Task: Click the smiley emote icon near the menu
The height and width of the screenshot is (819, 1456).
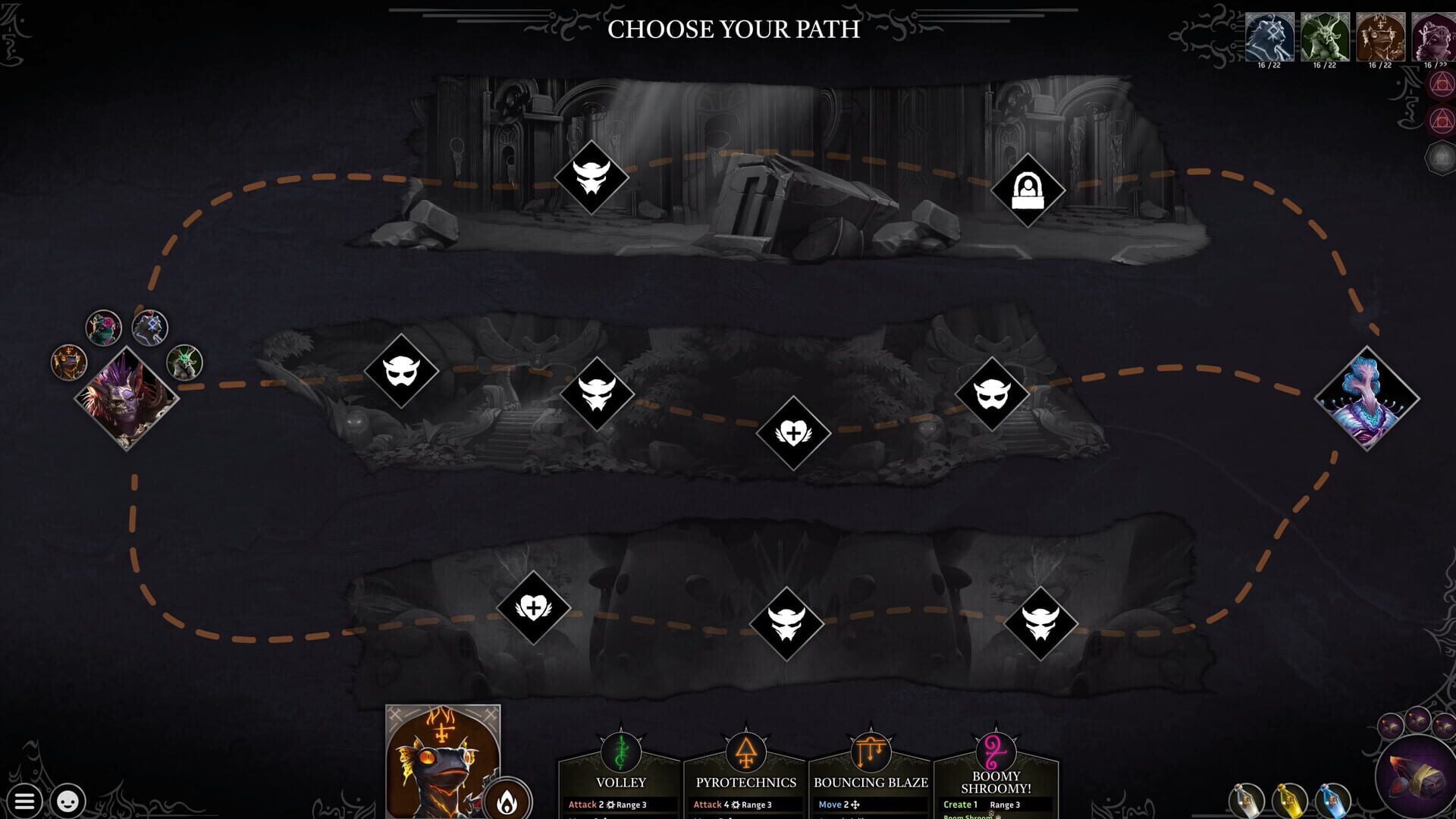Action: [x=67, y=800]
